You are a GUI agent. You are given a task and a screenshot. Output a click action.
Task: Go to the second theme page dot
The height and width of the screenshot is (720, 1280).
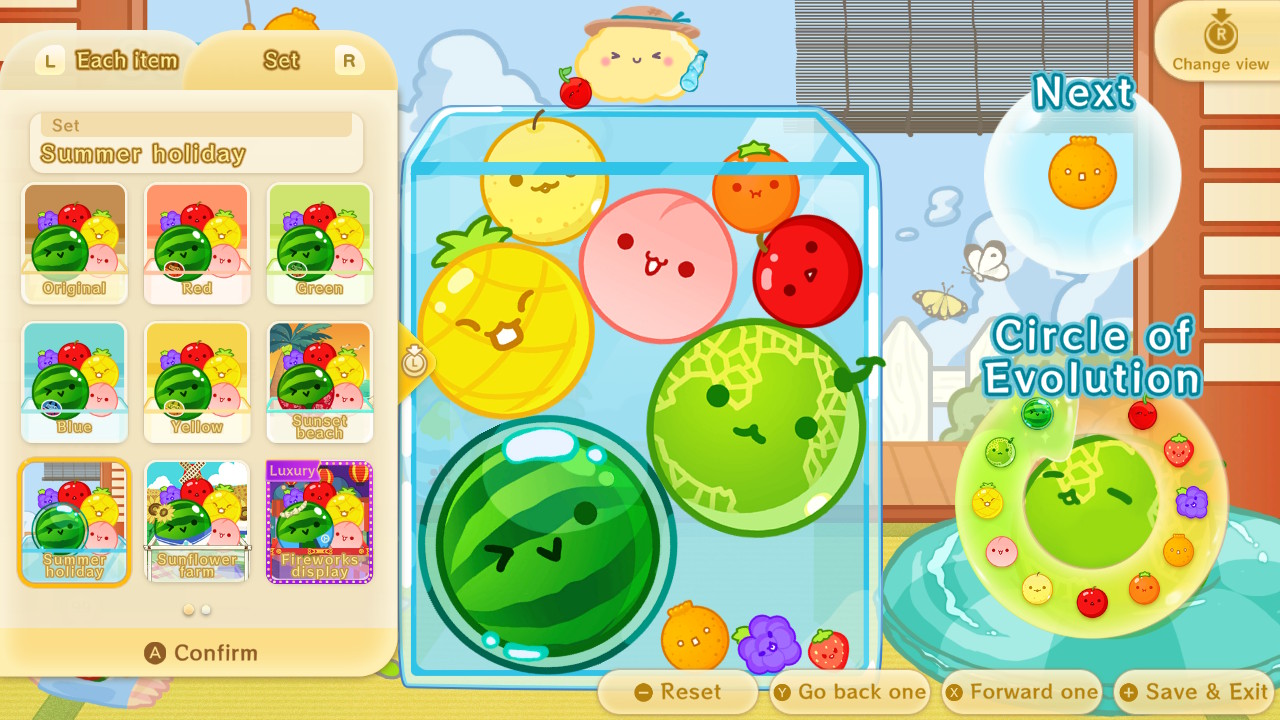point(206,608)
